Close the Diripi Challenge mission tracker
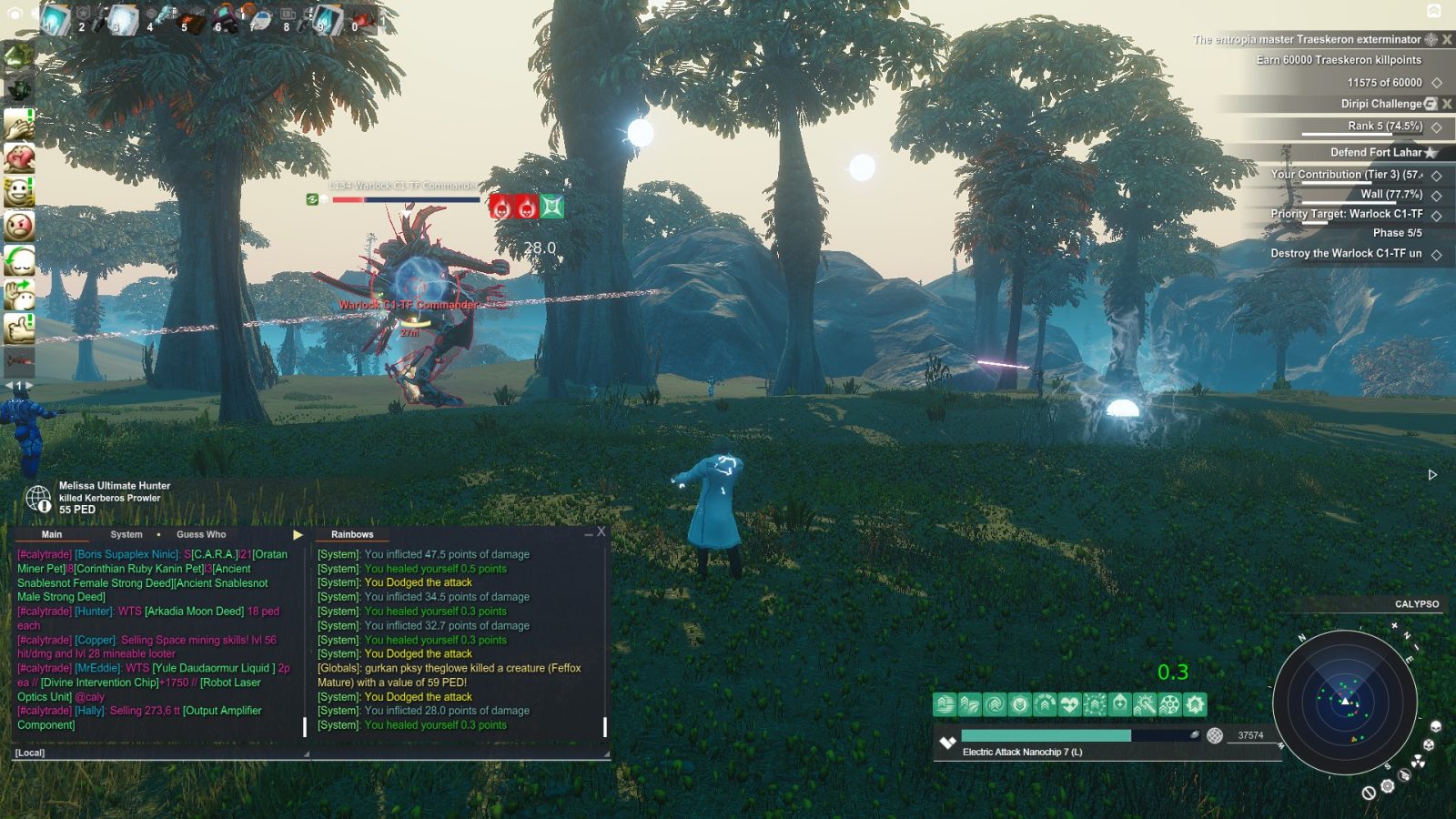 tap(1446, 104)
